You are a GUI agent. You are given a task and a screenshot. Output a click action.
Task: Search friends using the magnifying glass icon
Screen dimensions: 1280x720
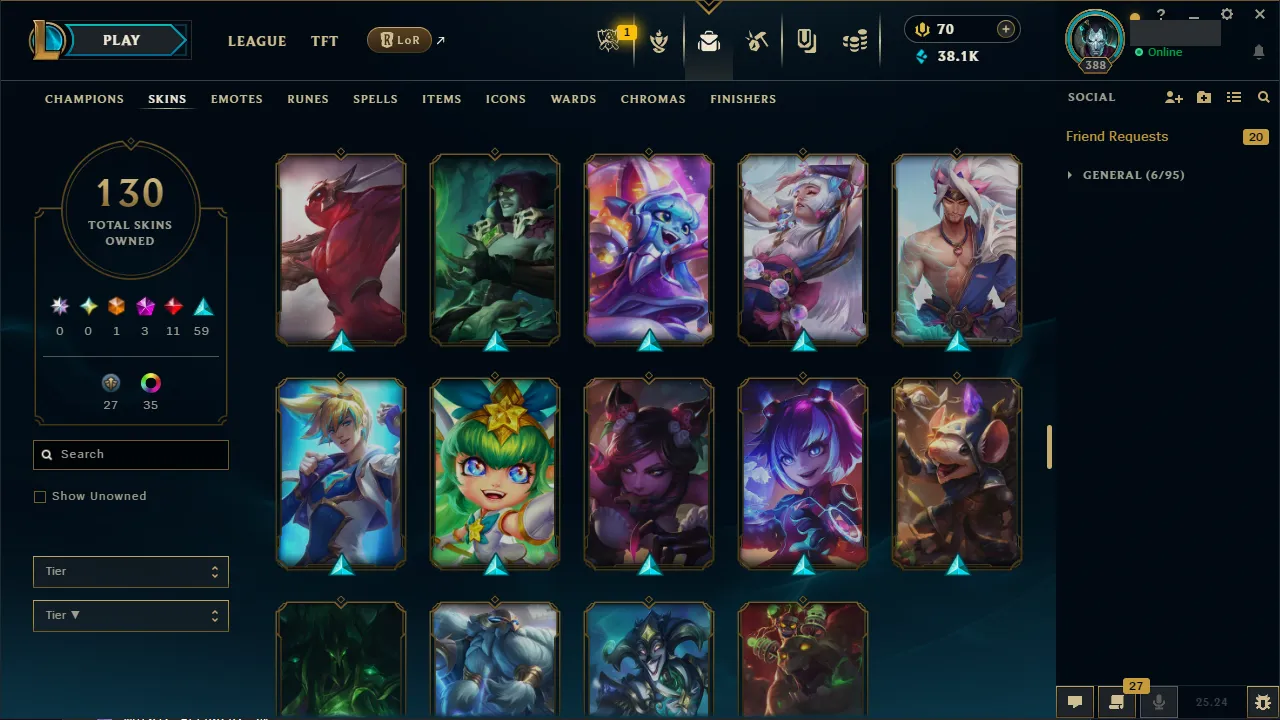point(1263,97)
